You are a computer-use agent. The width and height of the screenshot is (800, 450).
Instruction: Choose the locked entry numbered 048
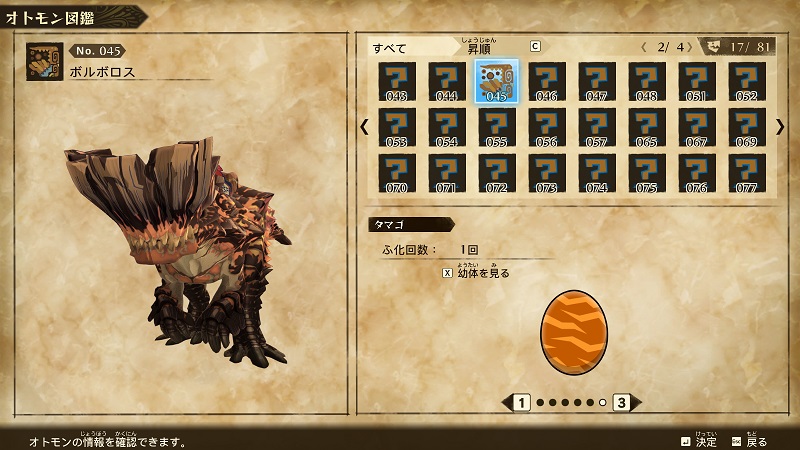(x=646, y=82)
